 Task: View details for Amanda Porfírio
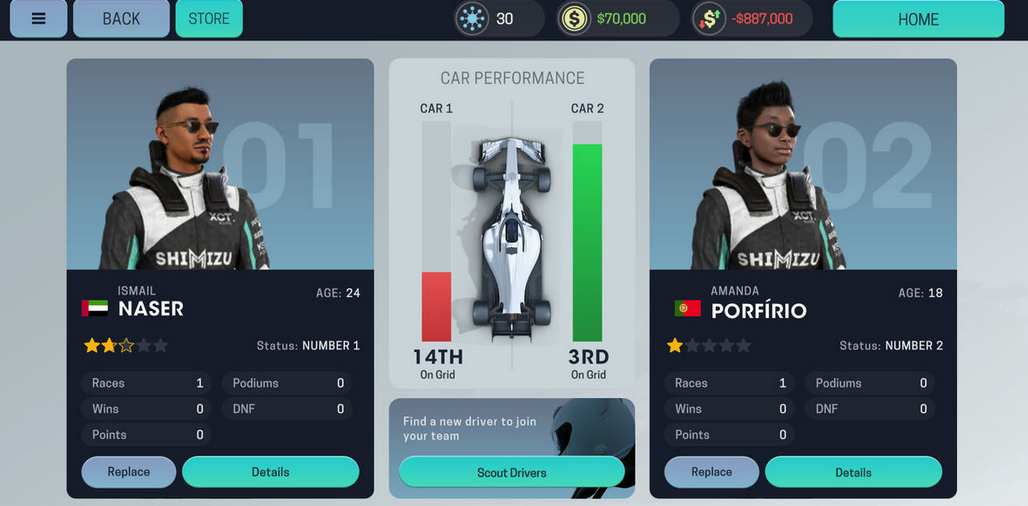[x=853, y=472]
